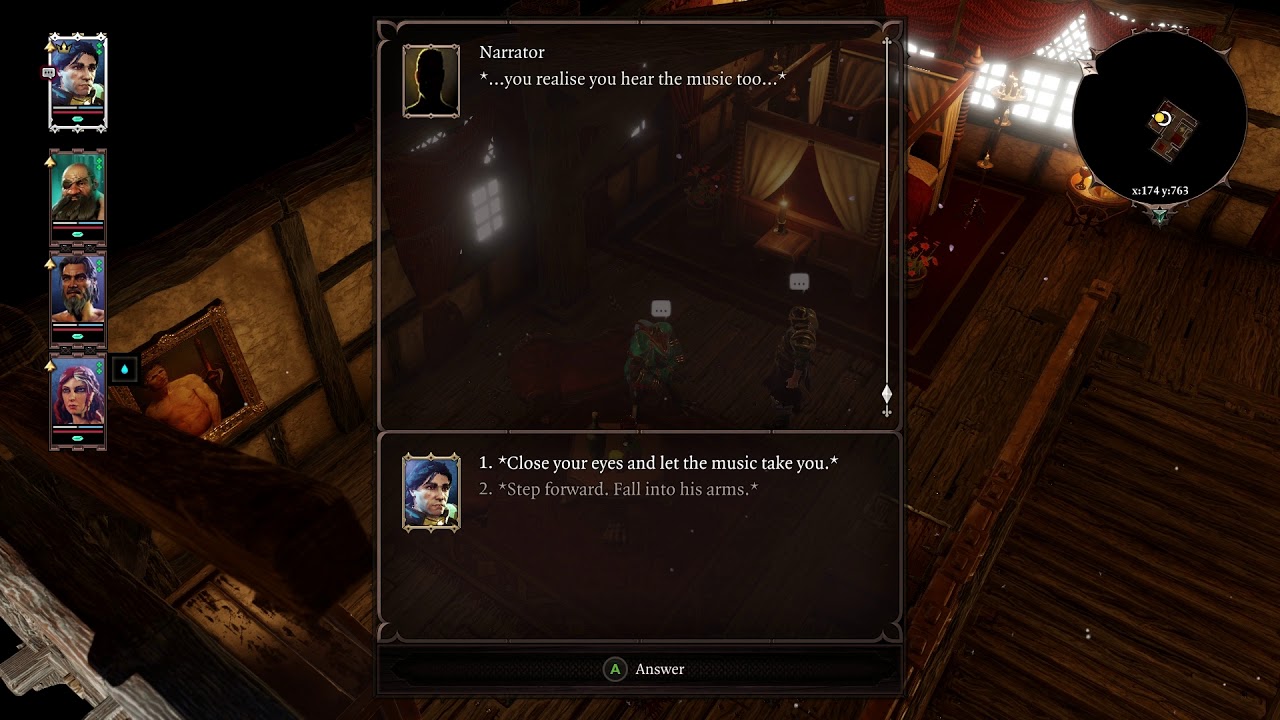Click the dialogue scrollbar handle
This screenshot has height=720, width=1280.
click(x=886, y=394)
